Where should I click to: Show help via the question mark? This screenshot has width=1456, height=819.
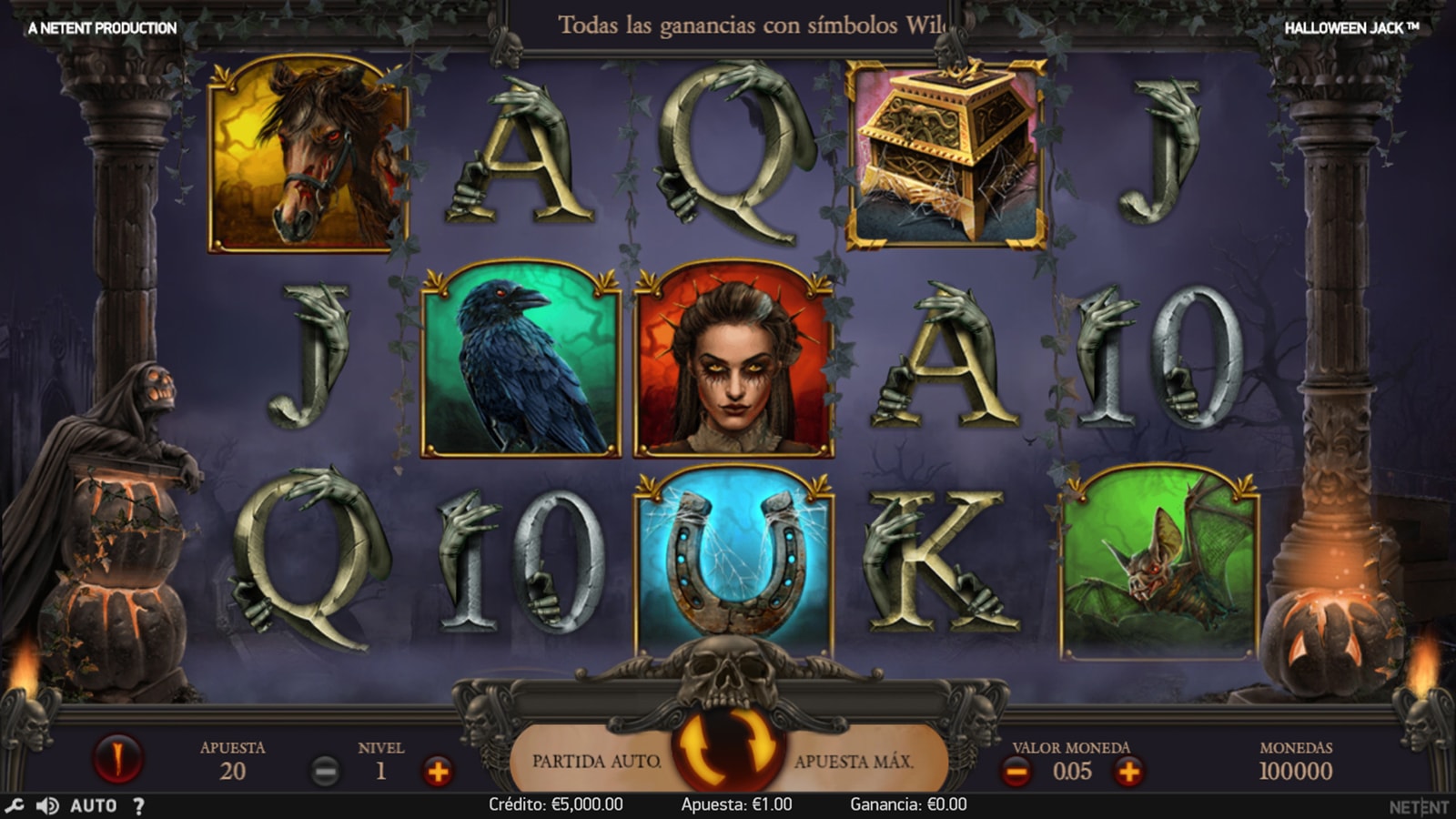pyautogui.click(x=138, y=805)
